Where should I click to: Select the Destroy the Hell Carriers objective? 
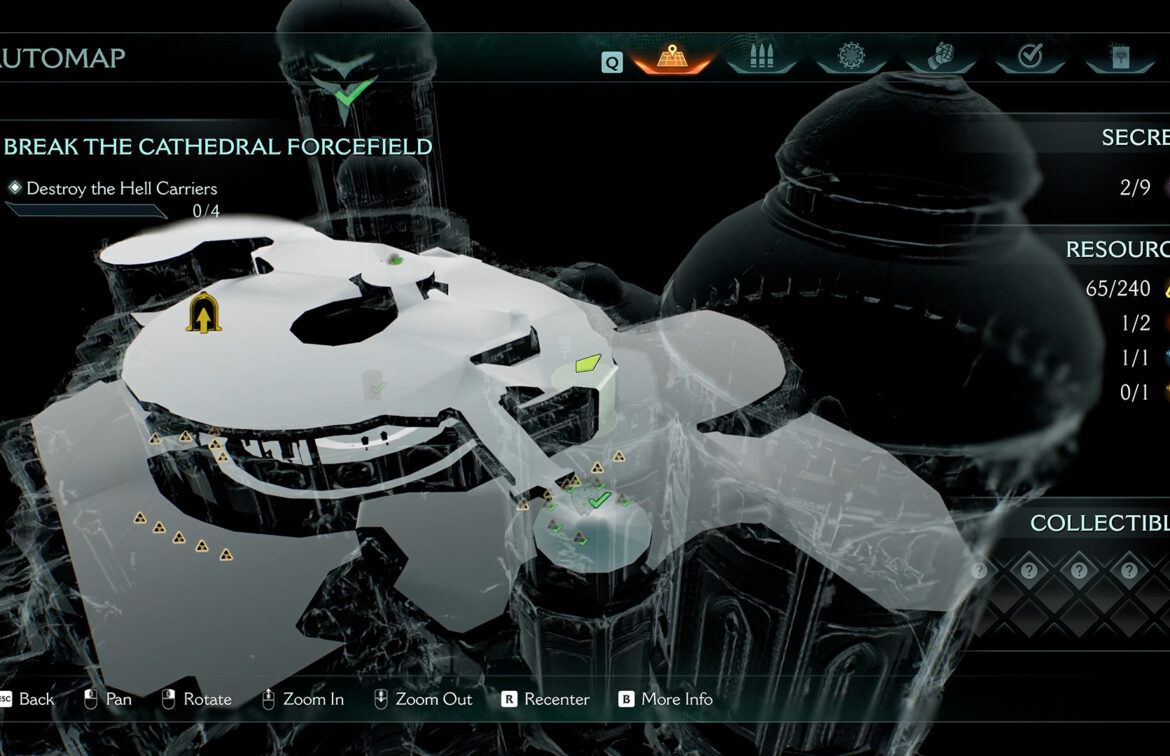(121, 188)
